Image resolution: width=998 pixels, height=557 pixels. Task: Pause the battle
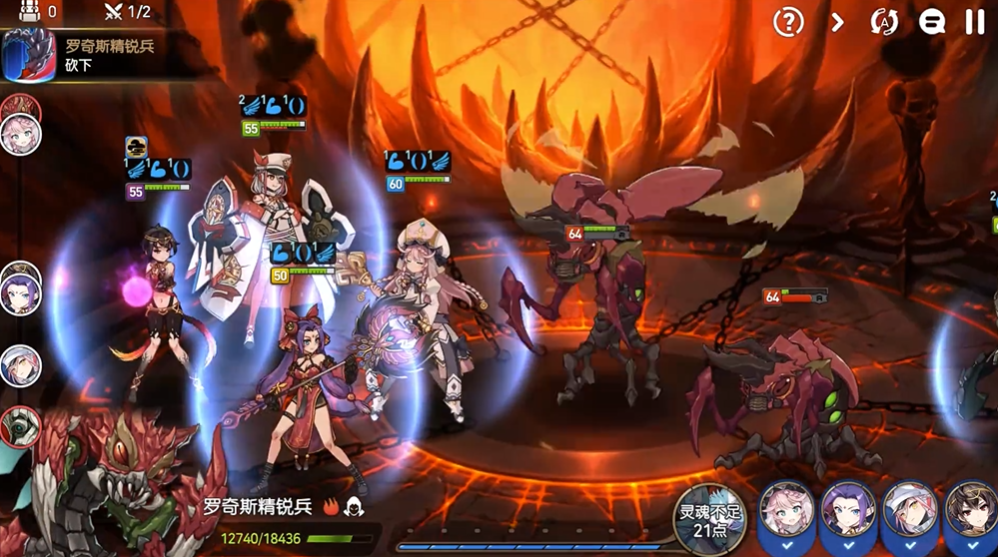(975, 21)
